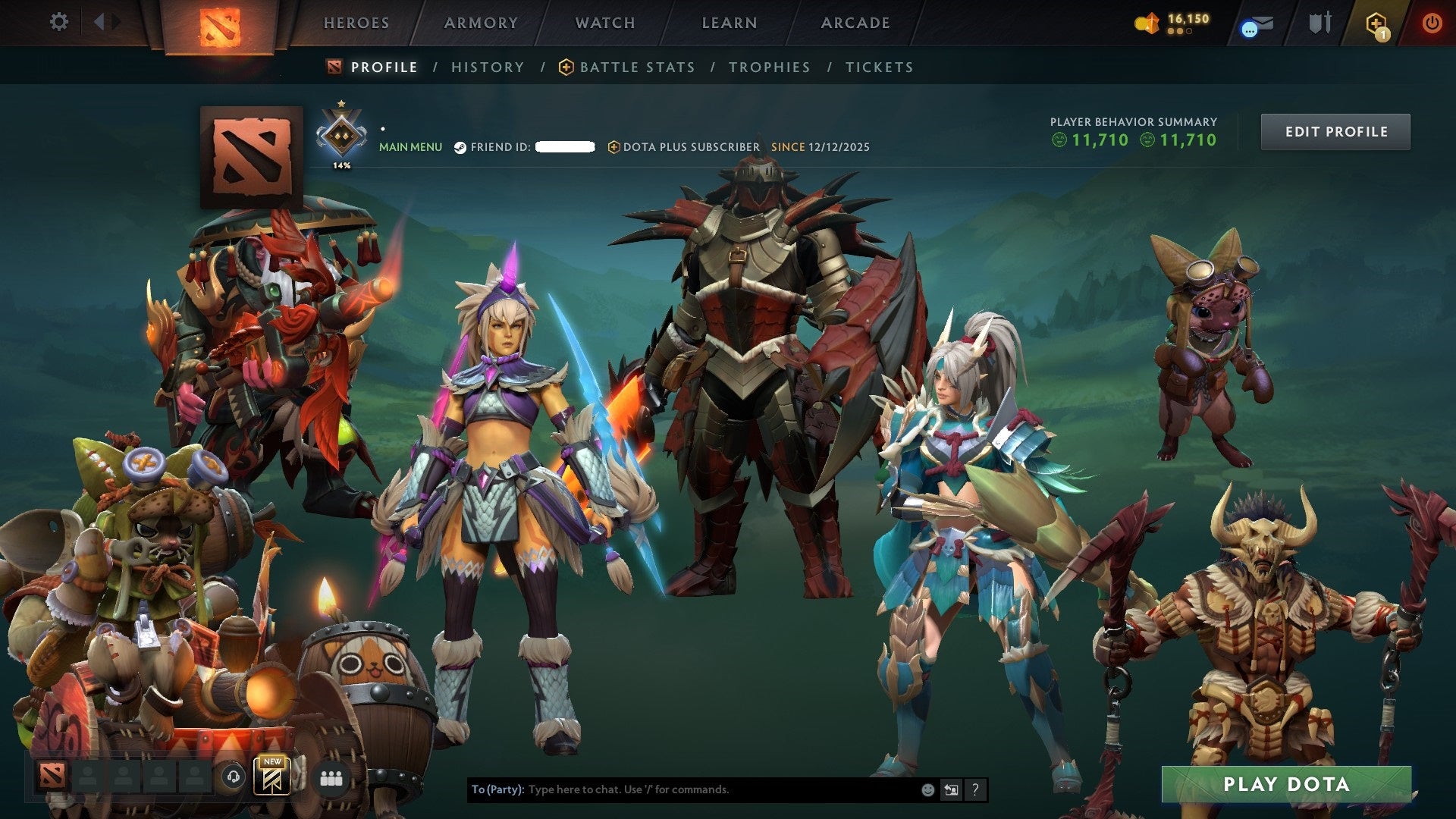Open the emoticon picker in chat

pyautogui.click(x=927, y=789)
